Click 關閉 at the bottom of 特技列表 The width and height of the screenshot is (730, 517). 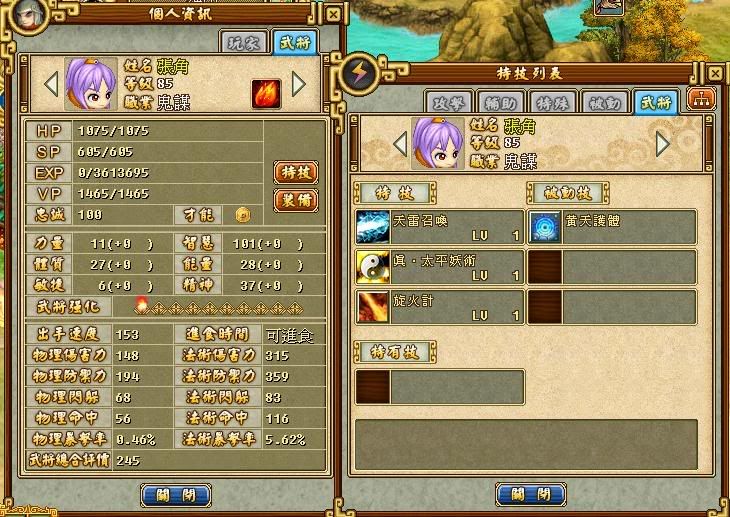pyautogui.click(x=531, y=494)
